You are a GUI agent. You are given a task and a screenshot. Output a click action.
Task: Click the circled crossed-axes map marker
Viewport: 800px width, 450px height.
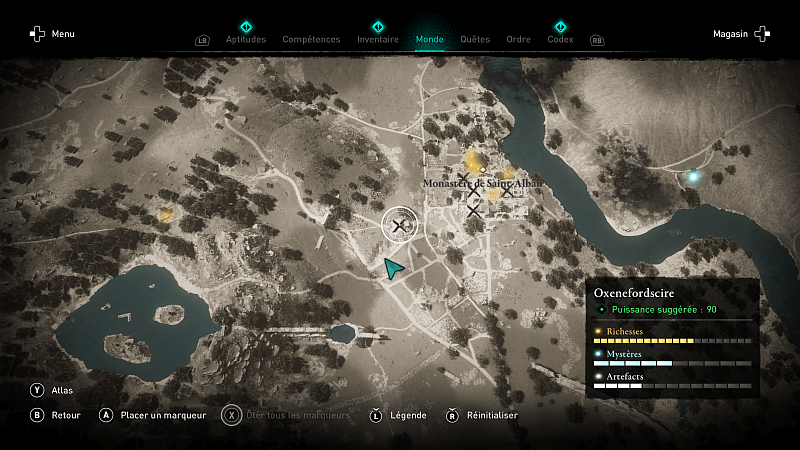pyautogui.click(x=400, y=226)
